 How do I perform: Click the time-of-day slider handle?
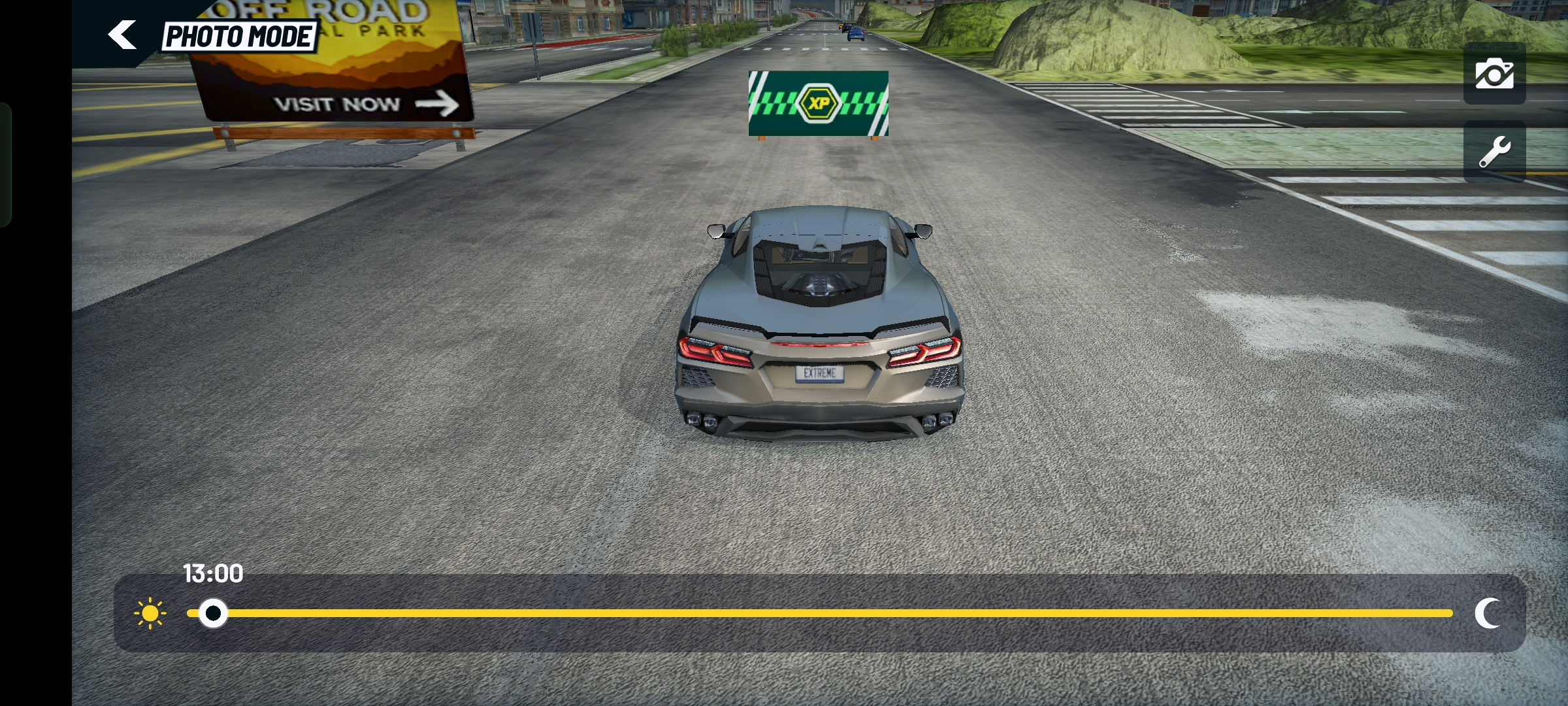click(x=213, y=613)
